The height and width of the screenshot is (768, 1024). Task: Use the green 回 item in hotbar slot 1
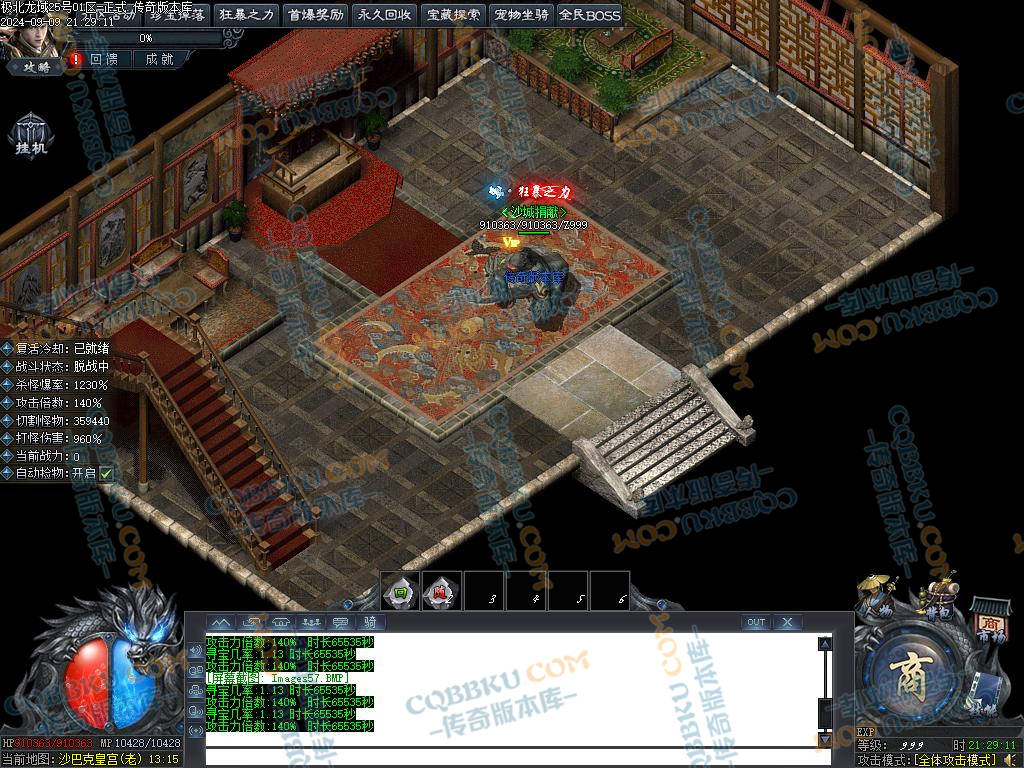pos(399,591)
